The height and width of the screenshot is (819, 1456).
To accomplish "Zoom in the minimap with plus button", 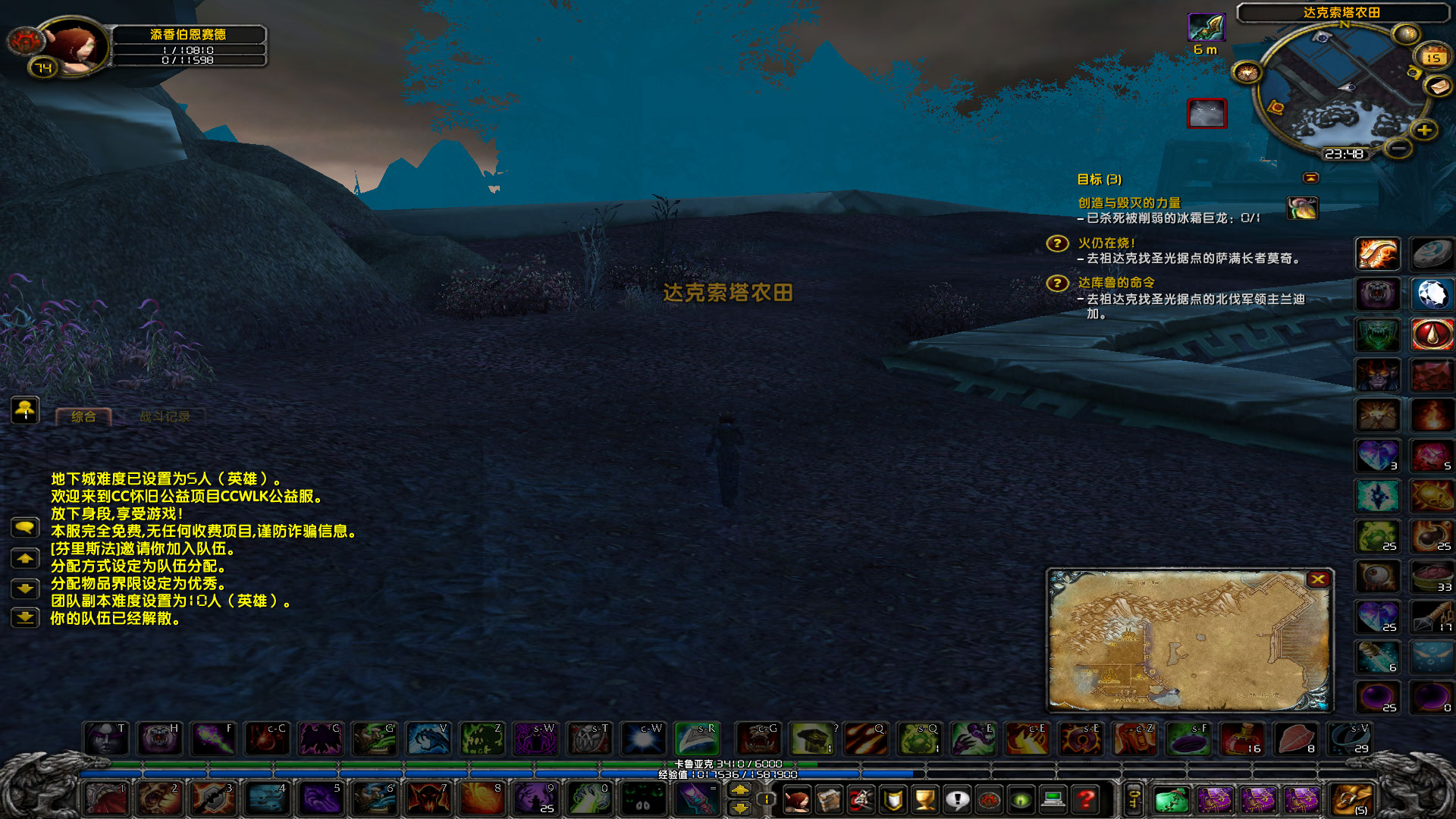I will coord(1423,130).
